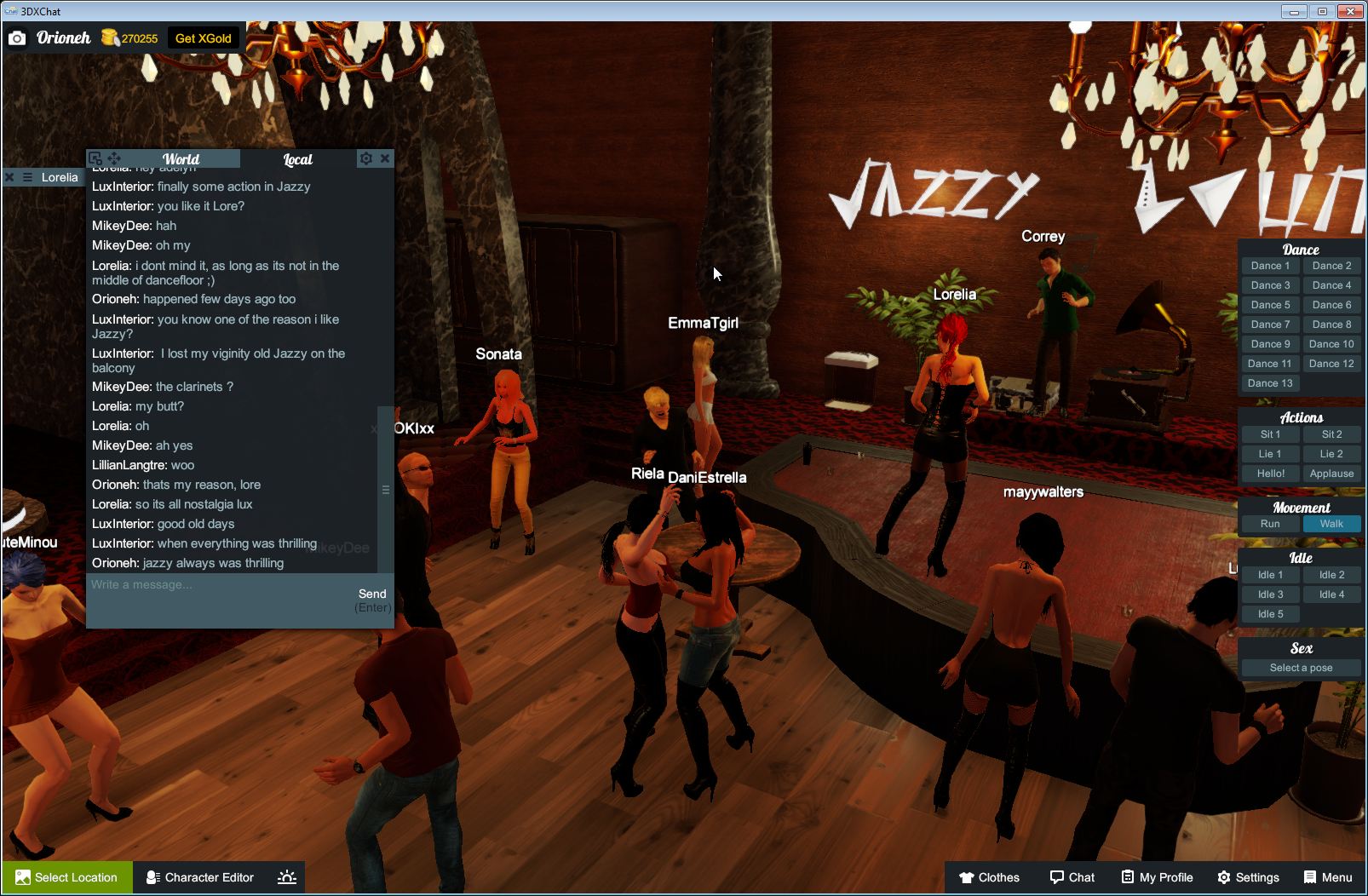Click the camera screenshot icon top-left

[x=17, y=37]
